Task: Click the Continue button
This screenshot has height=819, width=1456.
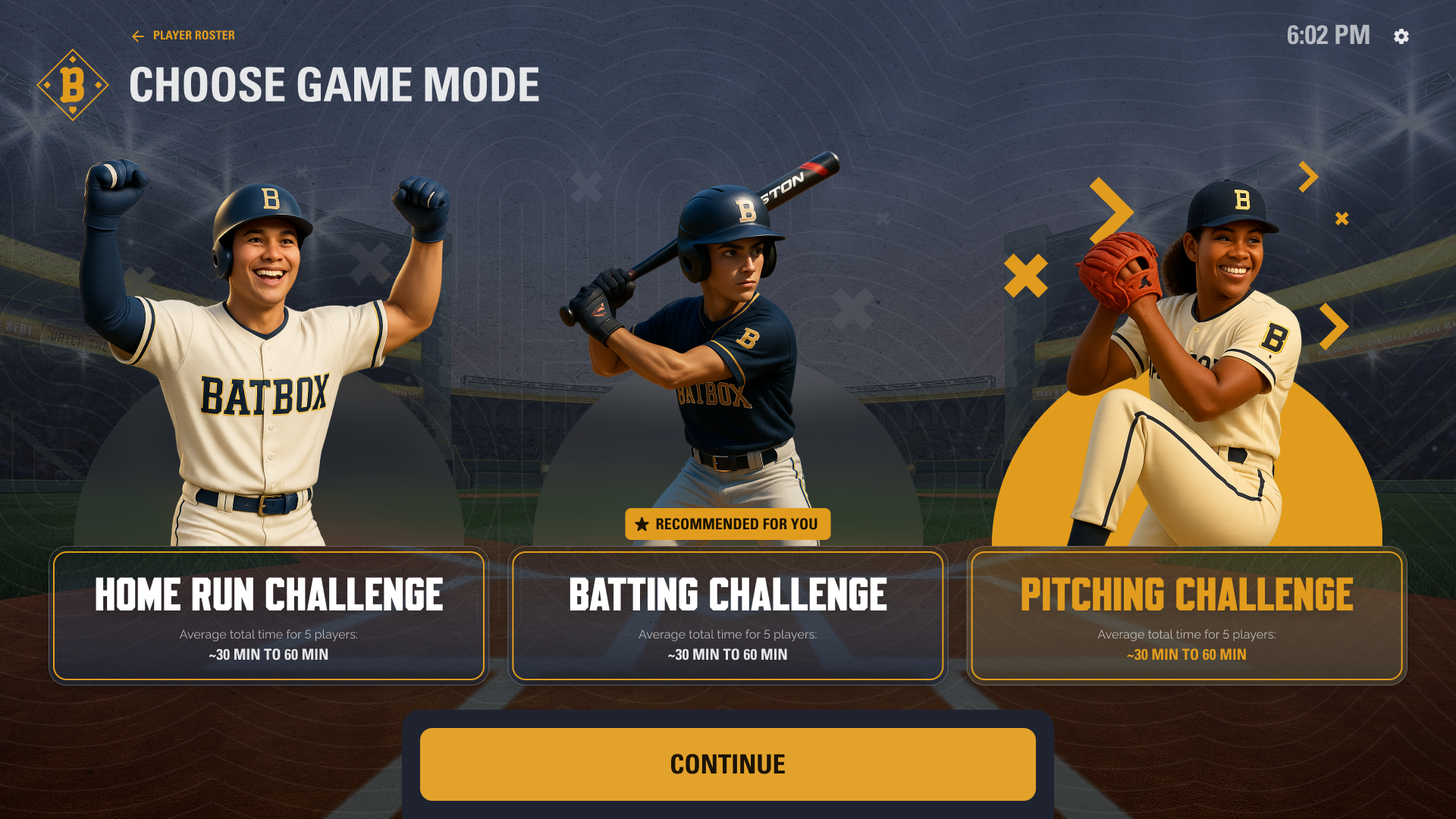Action: tap(727, 764)
